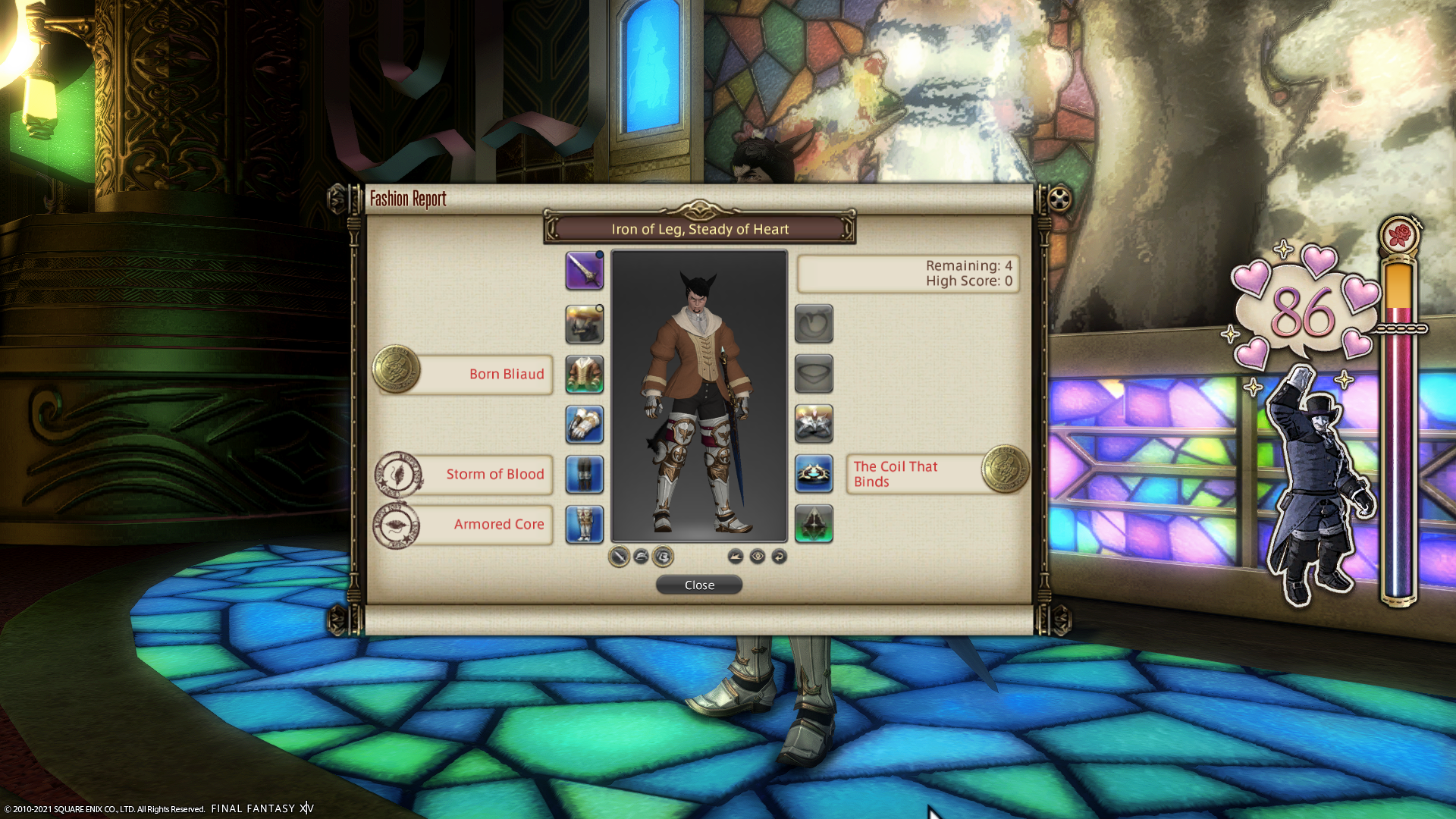Toggle visor setting under the preview
The width and height of the screenshot is (1456, 819).
(x=663, y=557)
